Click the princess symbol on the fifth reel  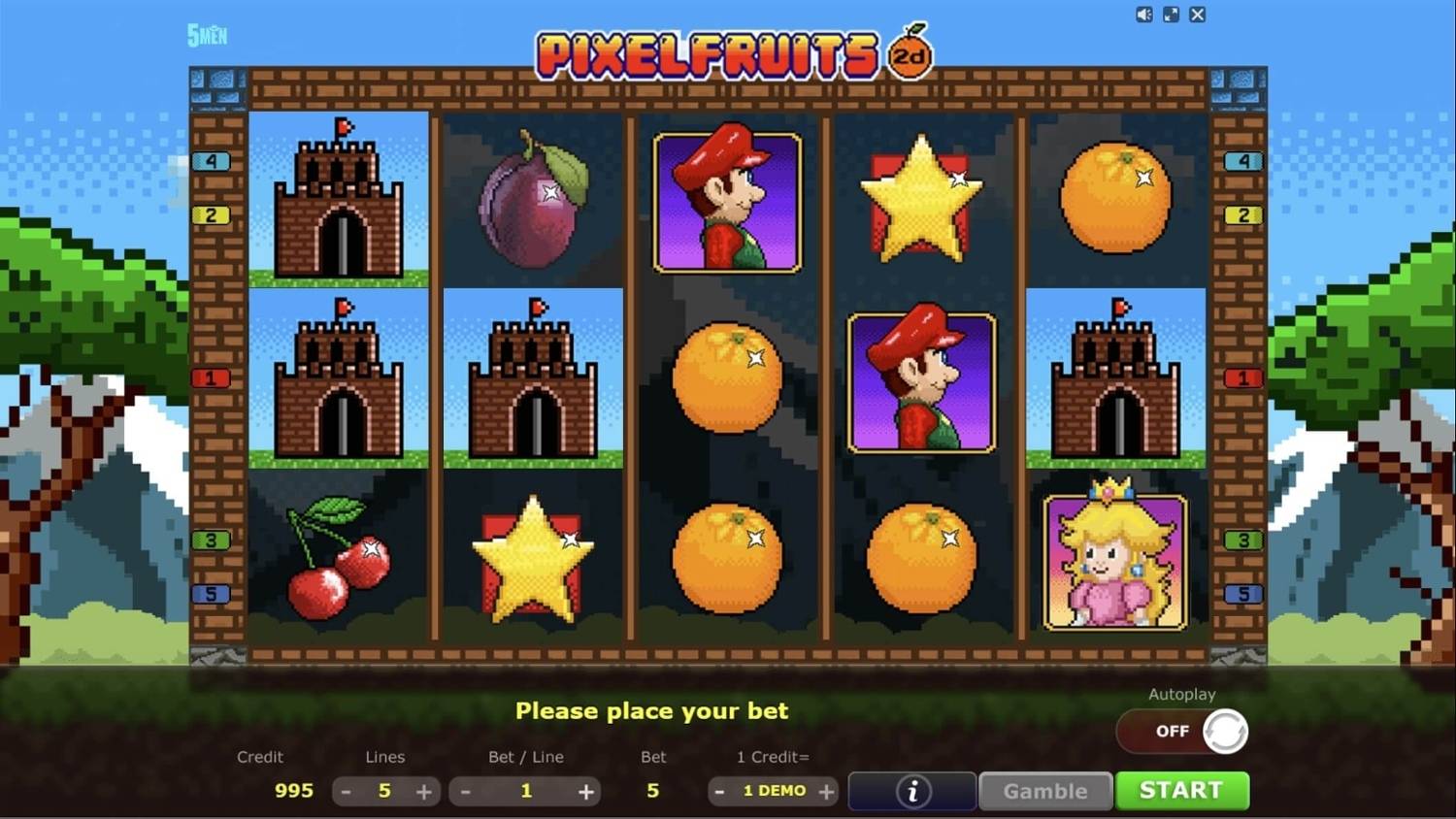click(x=1113, y=561)
